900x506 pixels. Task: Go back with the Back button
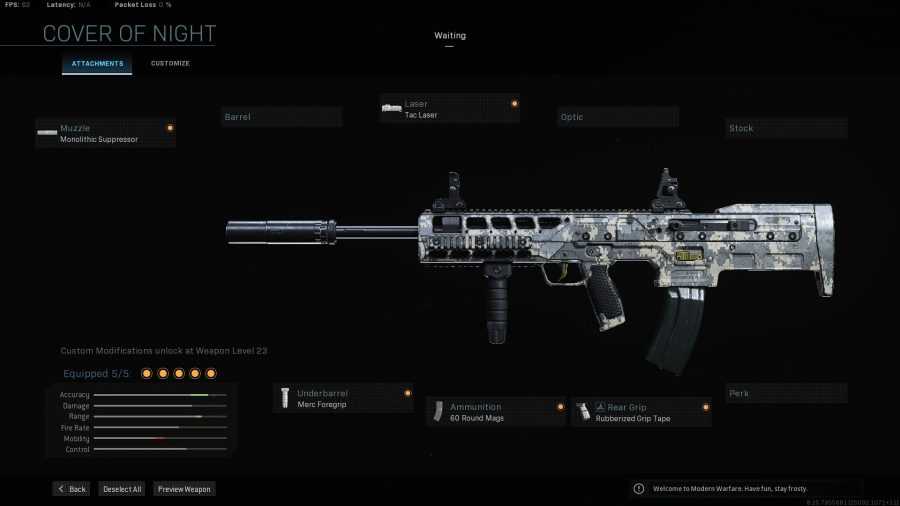tap(71, 489)
